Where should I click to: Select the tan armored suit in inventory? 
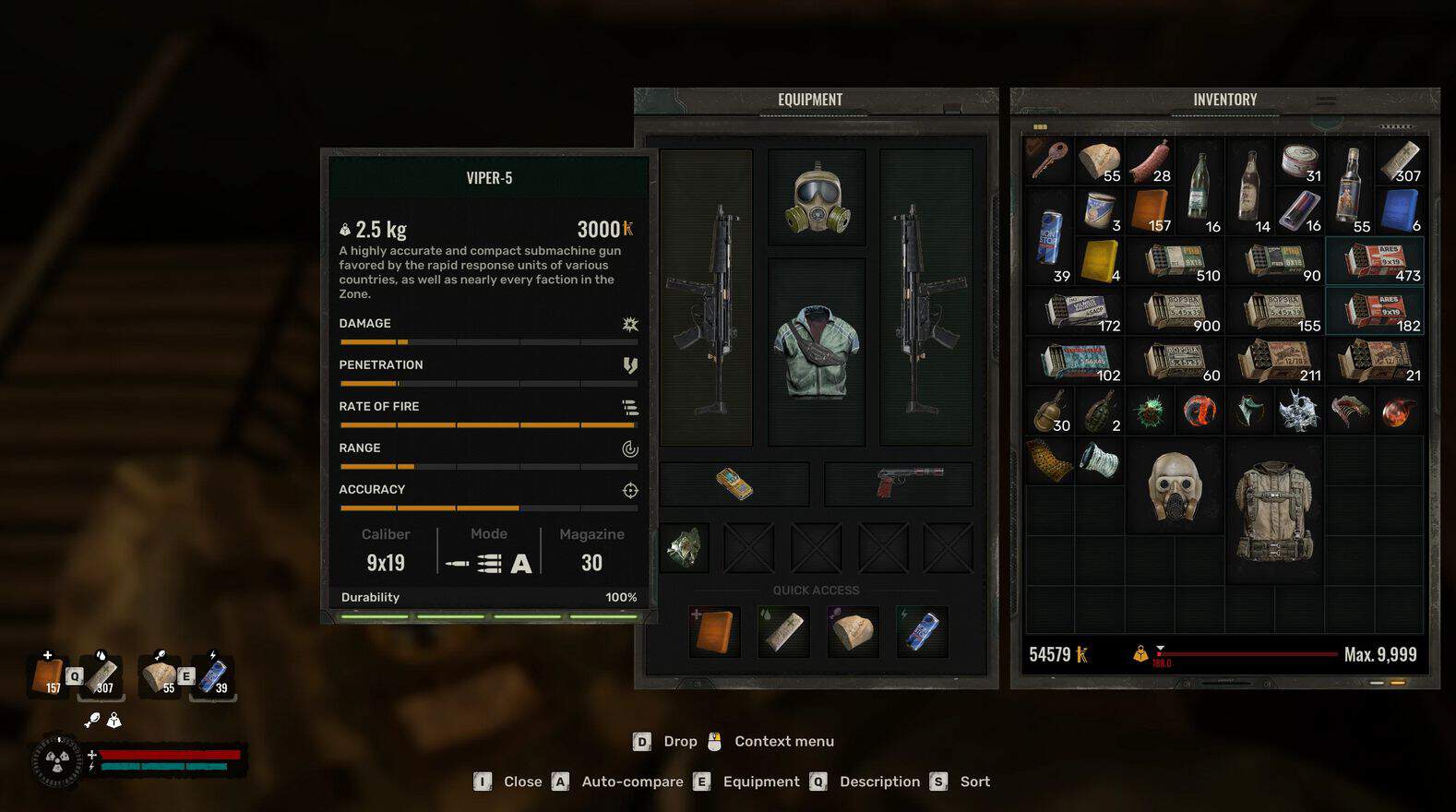tap(1274, 510)
